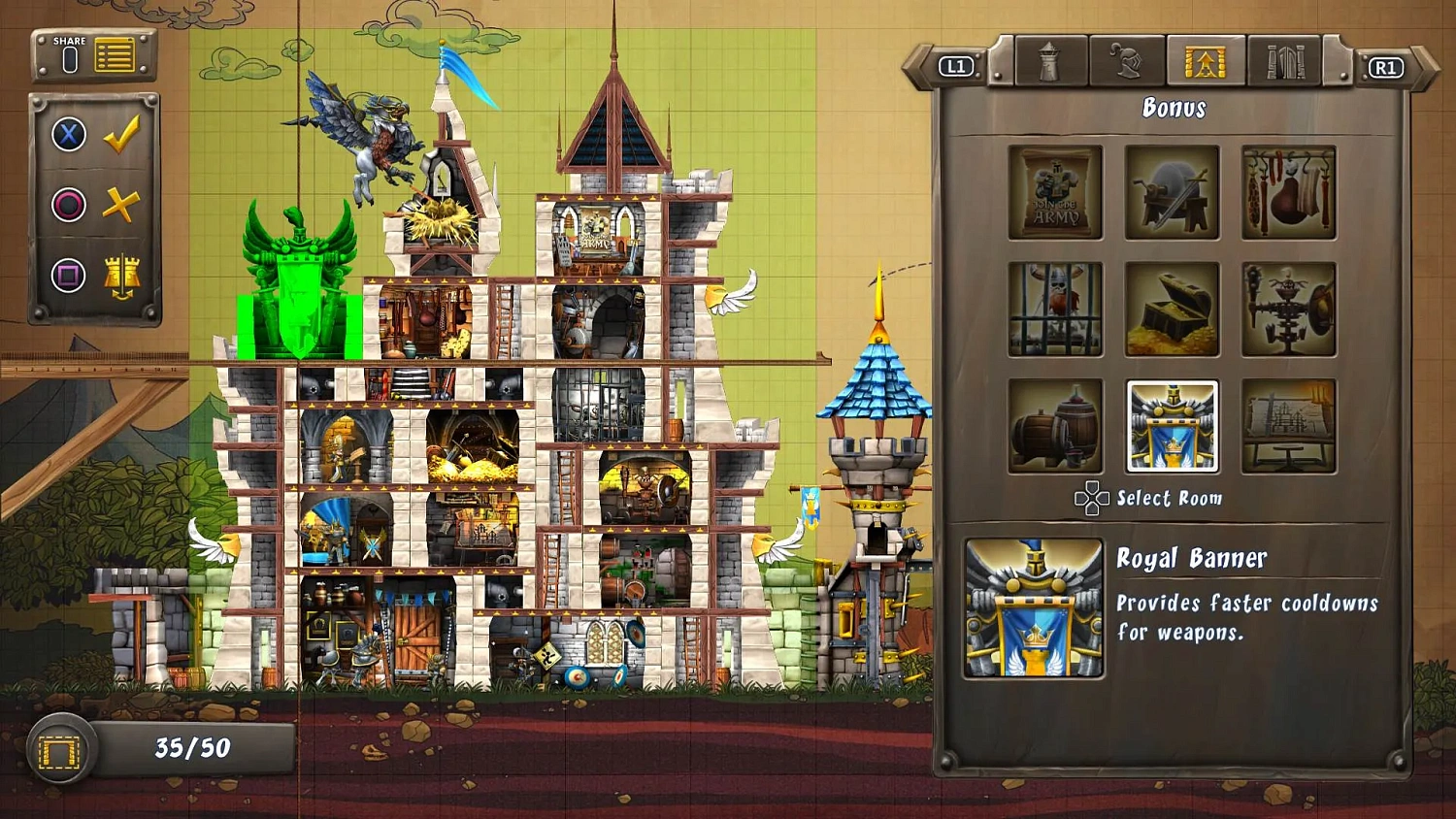Switch to the gates category tab
Screen dimensions: 1456x819
click(x=1283, y=60)
